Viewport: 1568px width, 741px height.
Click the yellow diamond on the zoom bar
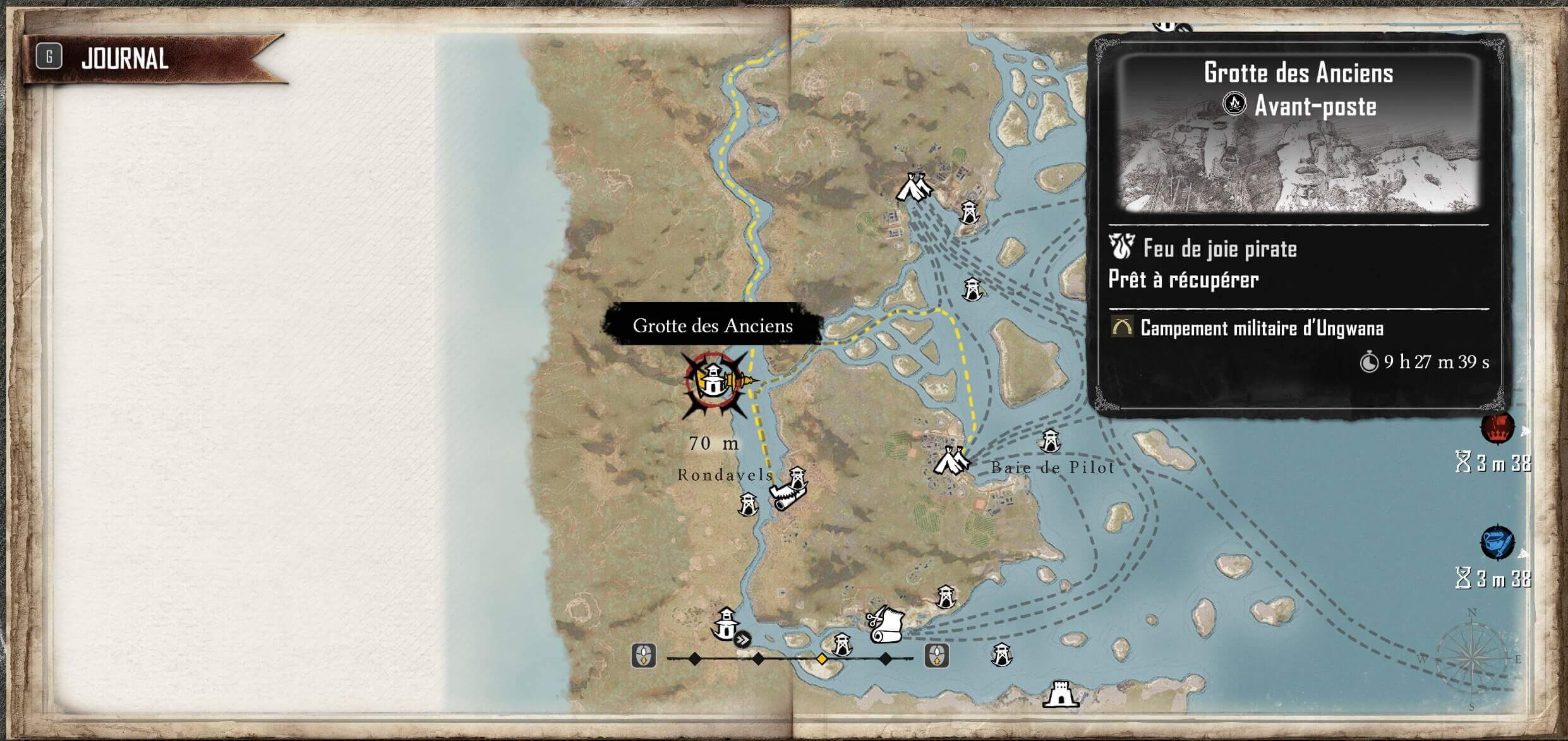point(821,659)
